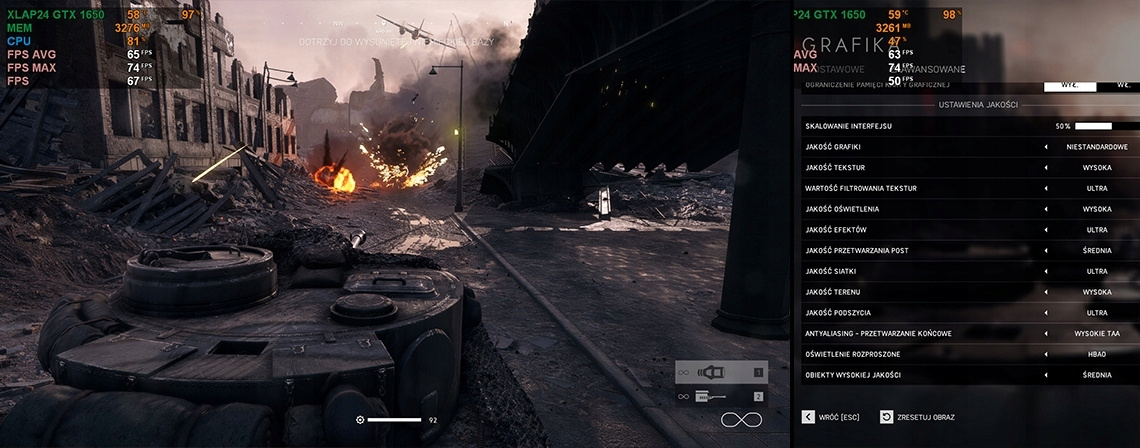Change the Jakość Terenu setting
The image size is (1140, 448).
pos(1096,292)
